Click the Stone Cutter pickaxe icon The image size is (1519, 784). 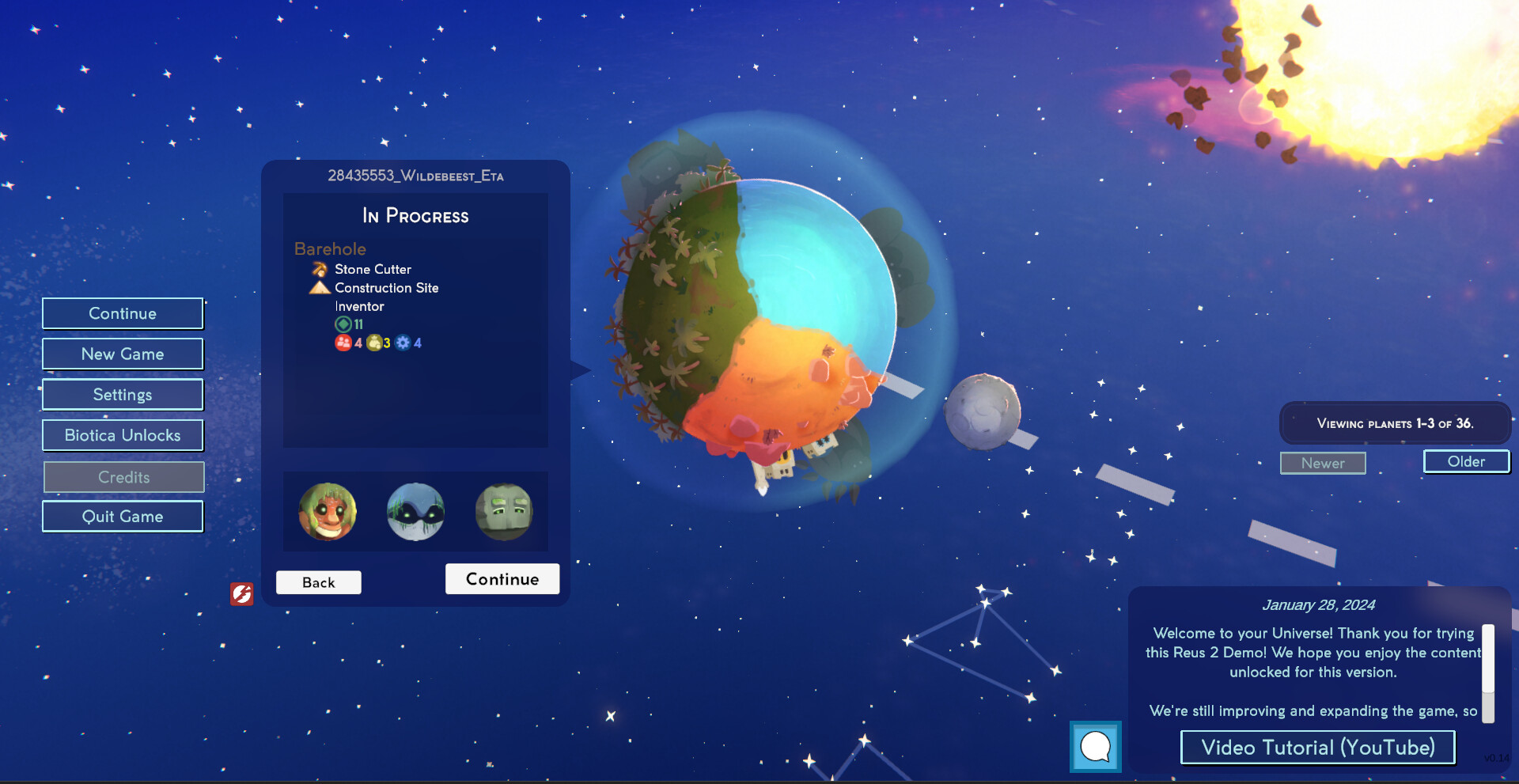pos(318,269)
